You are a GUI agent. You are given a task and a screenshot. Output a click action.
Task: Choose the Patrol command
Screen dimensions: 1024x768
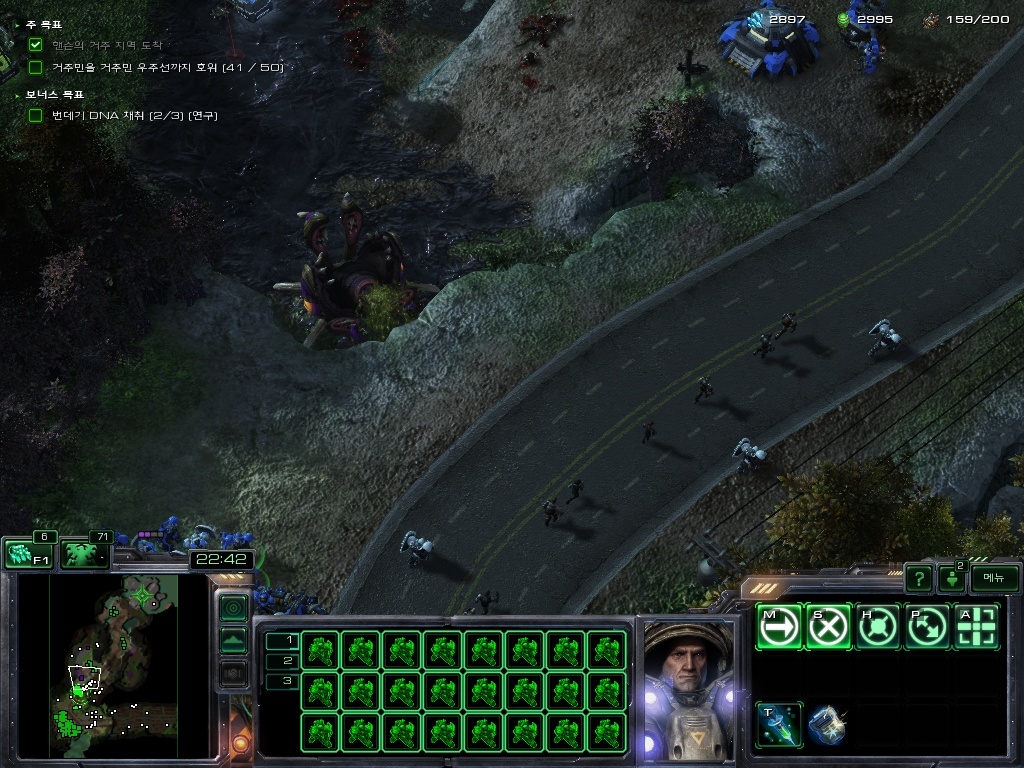pyautogui.click(x=928, y=627)
